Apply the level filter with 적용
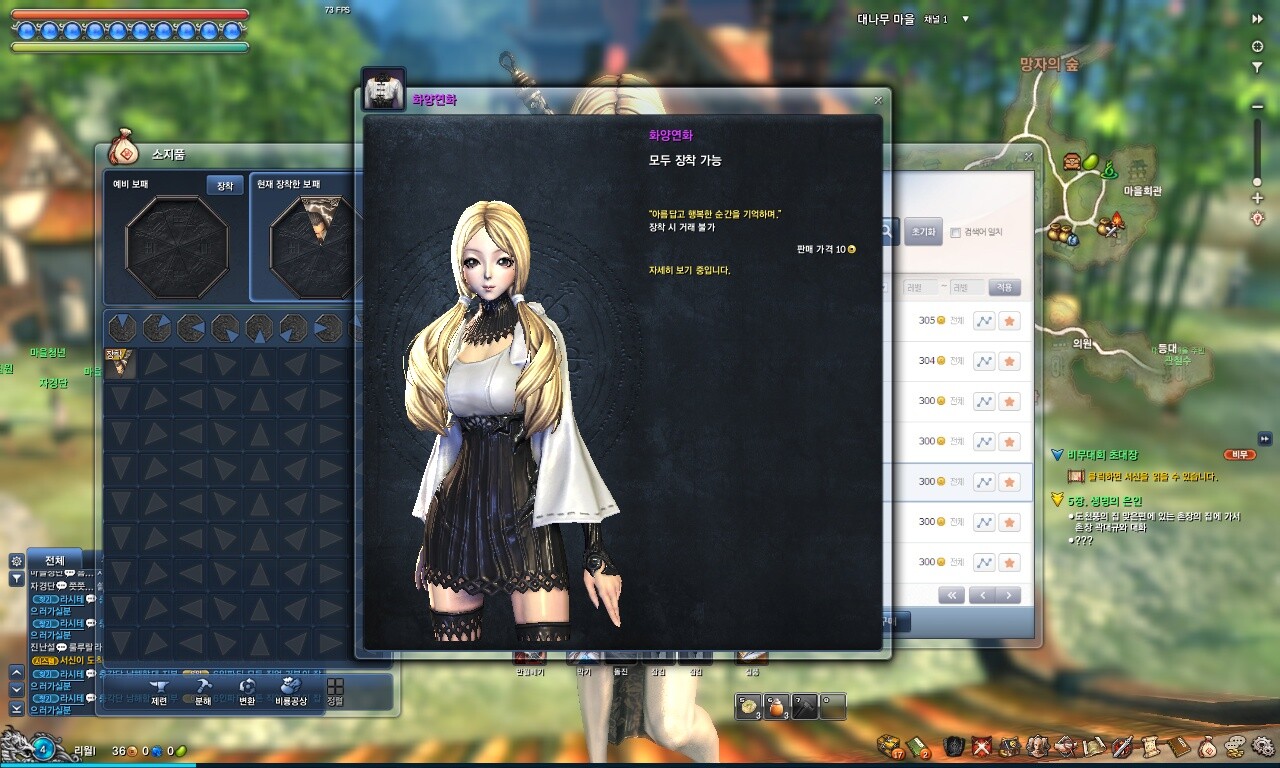This screenshot has width=1280, height=768. coord(1004,288)
